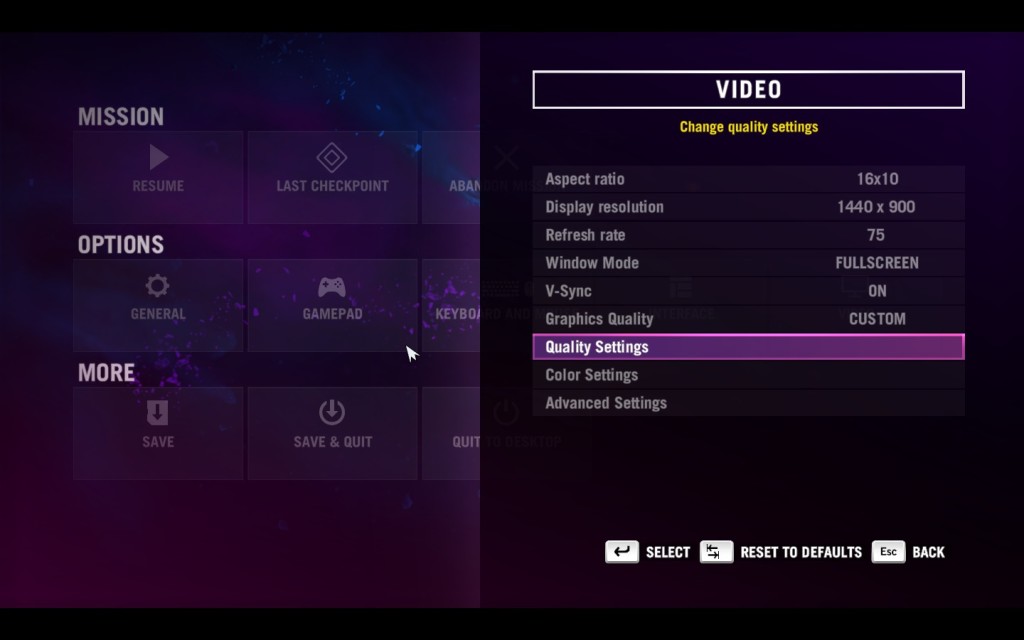Open Quality Settings submenu
This screenshot has height=640, width=1024.
pyautogui.click(x=748, y=347)
